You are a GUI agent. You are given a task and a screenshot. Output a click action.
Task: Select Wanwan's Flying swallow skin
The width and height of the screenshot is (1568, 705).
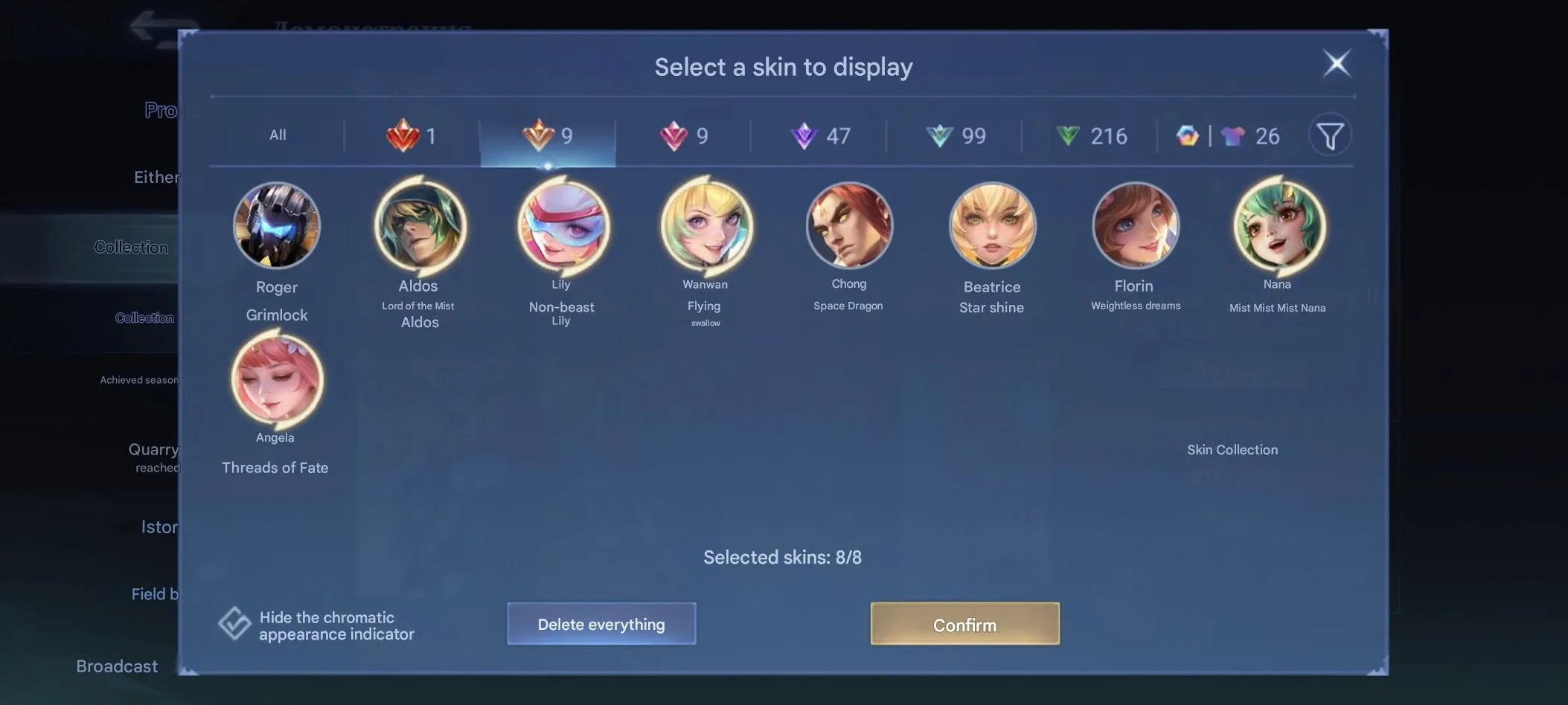tap(705, 225)
